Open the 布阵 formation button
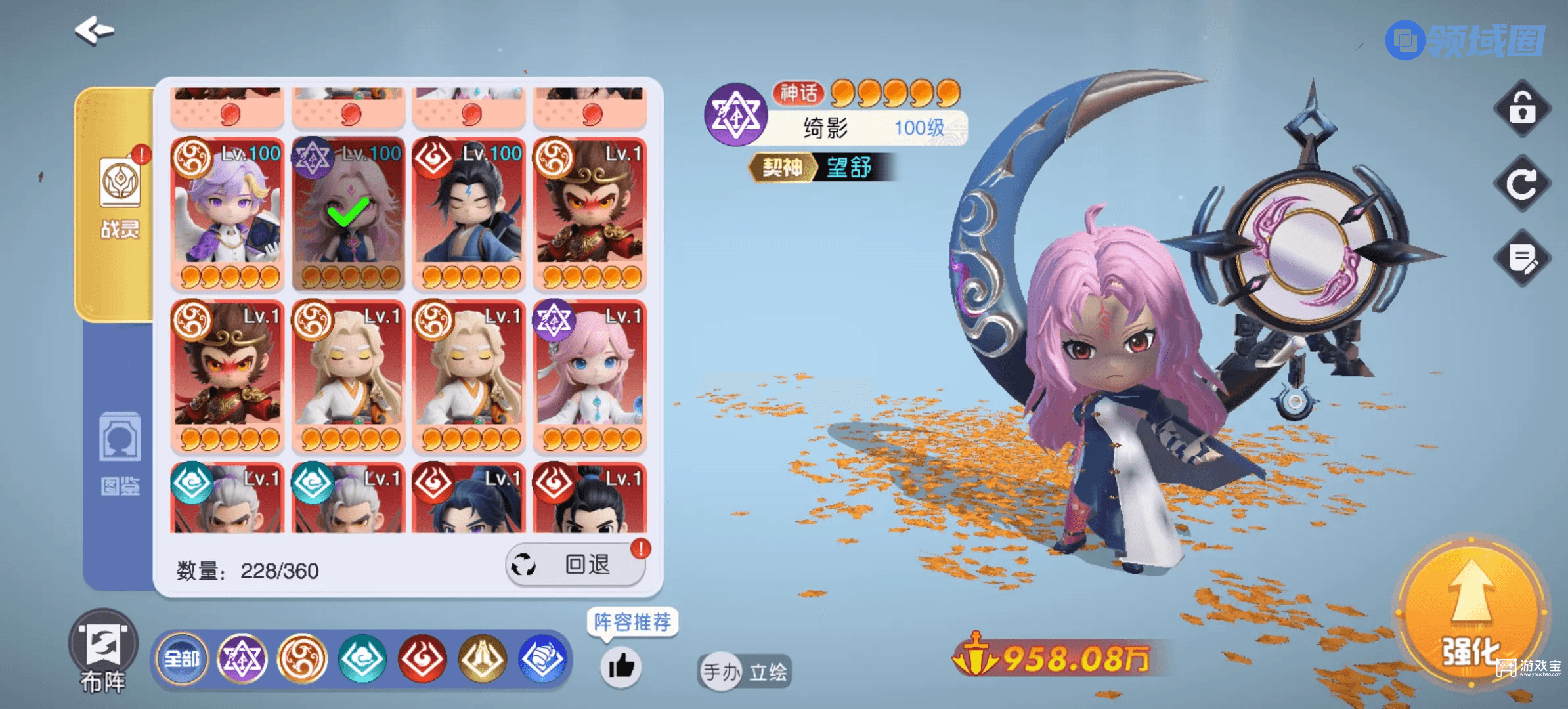This screenshot has width=1568, height=709. click(103, 650)
